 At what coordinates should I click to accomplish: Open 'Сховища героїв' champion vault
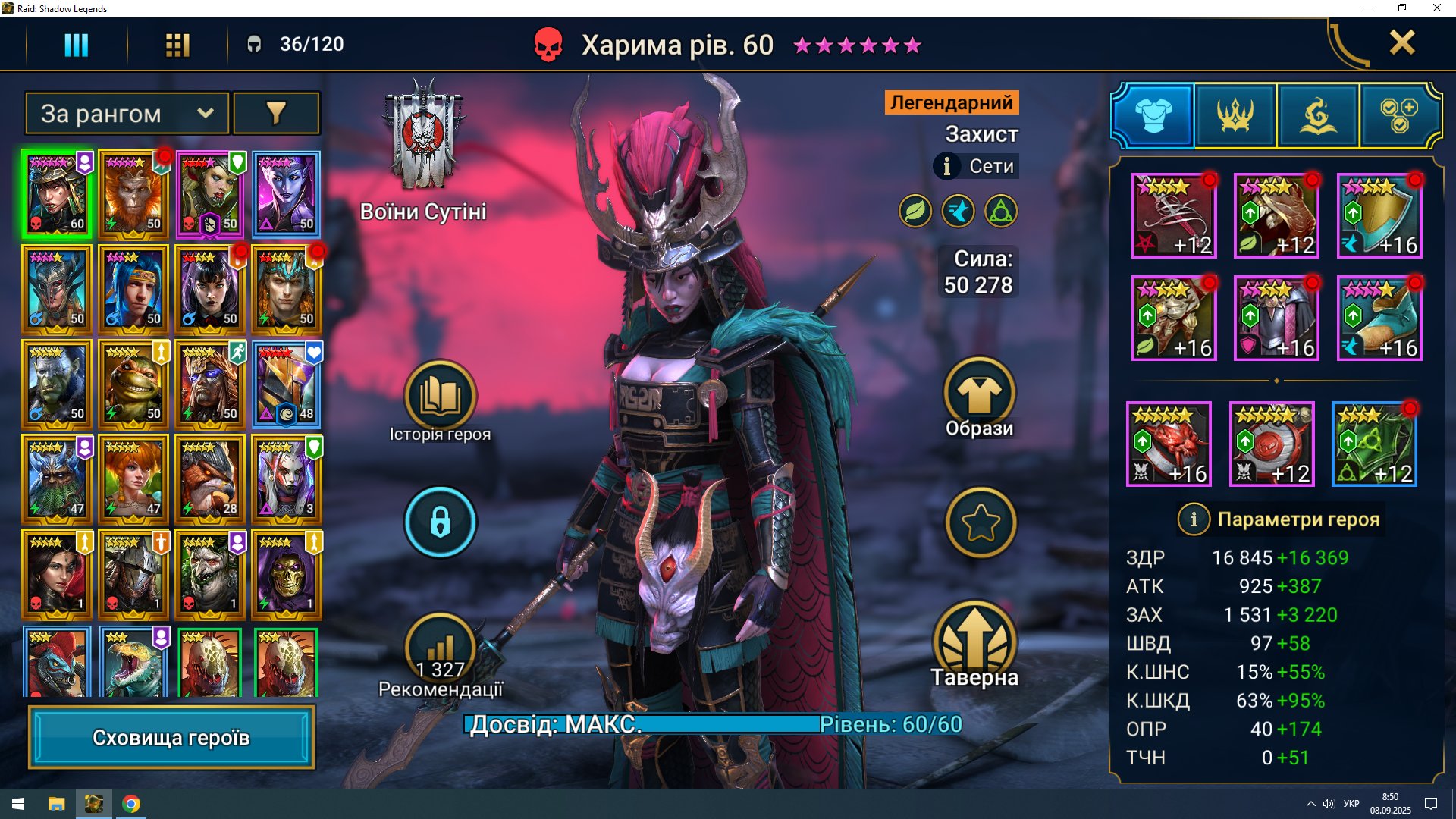171,737
